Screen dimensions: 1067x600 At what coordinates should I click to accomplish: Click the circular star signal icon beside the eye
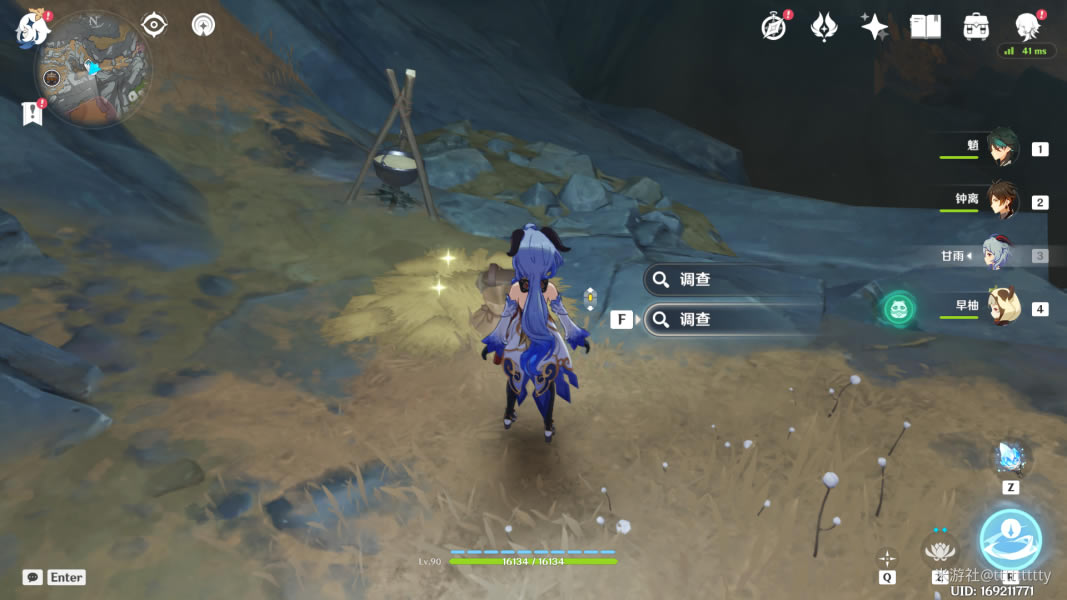pos(203,24)
